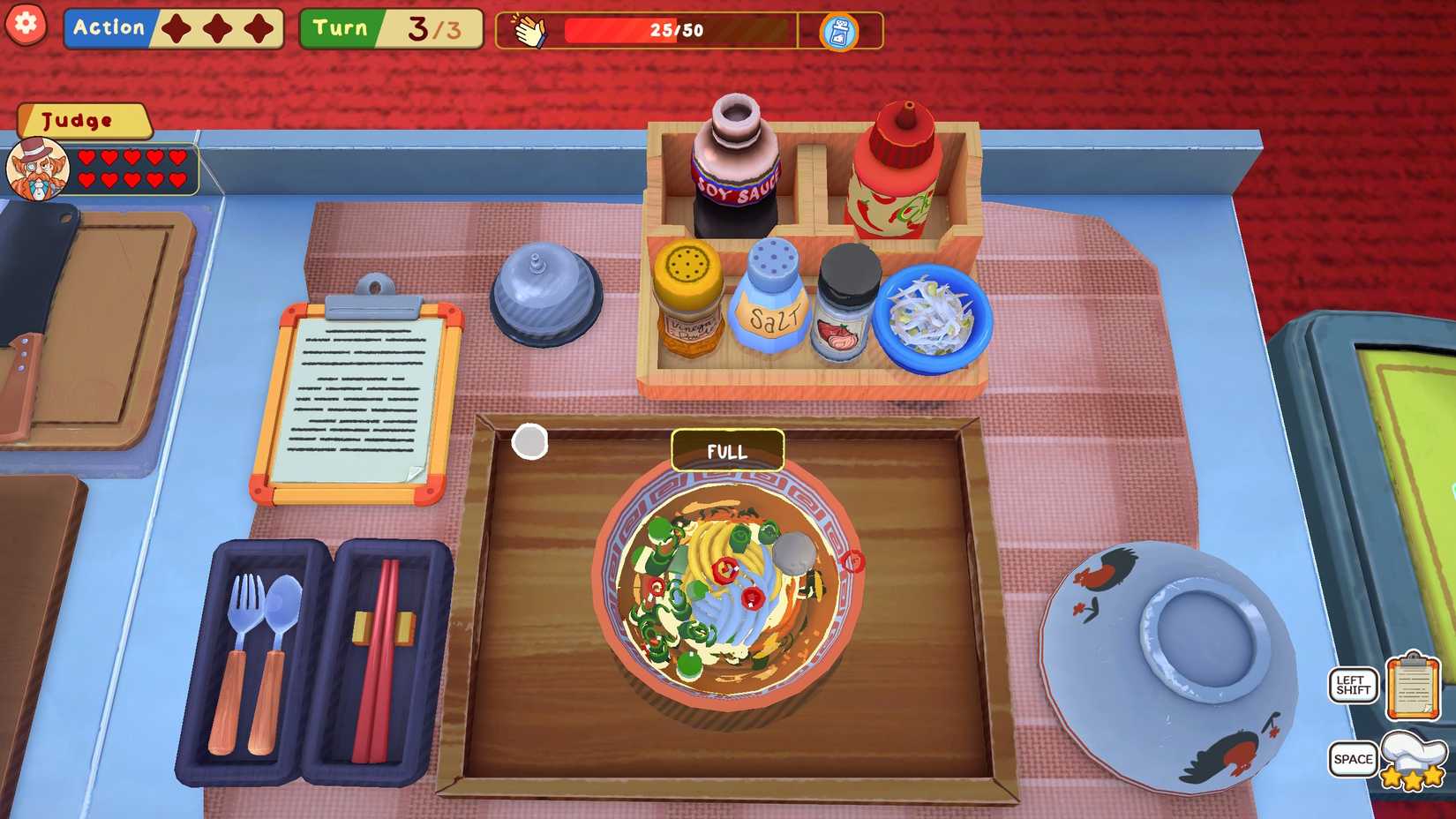This screenshot has width=1456, height=819.
Task: Open the settings gear menu
Action: [x=26, y=25]
